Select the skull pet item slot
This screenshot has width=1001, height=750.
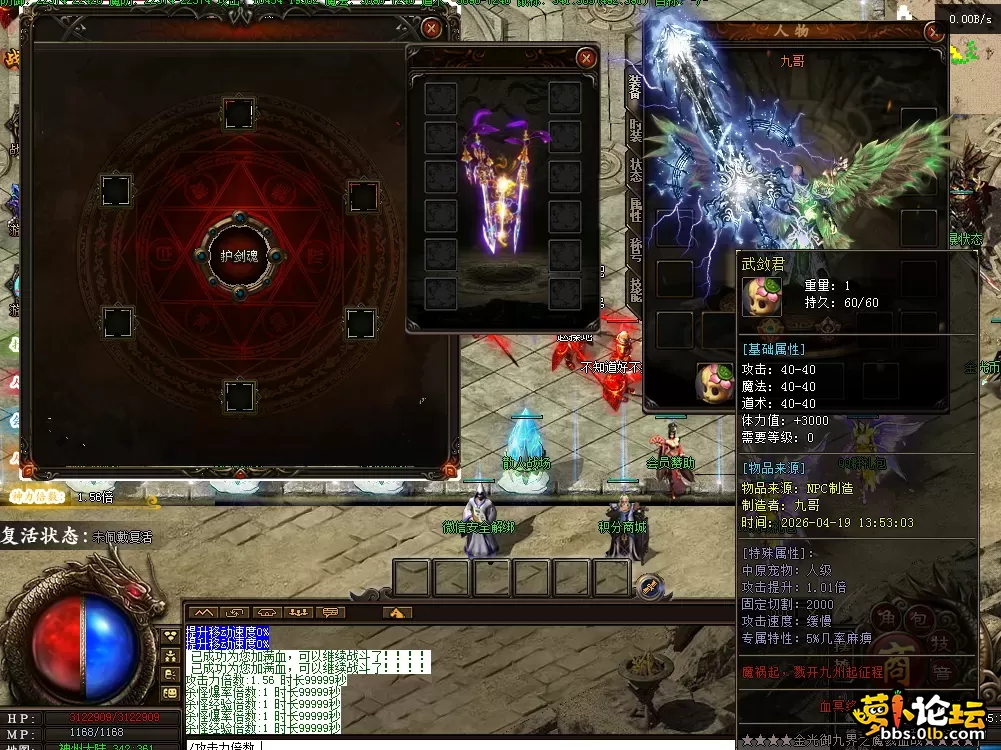point(712,382)
